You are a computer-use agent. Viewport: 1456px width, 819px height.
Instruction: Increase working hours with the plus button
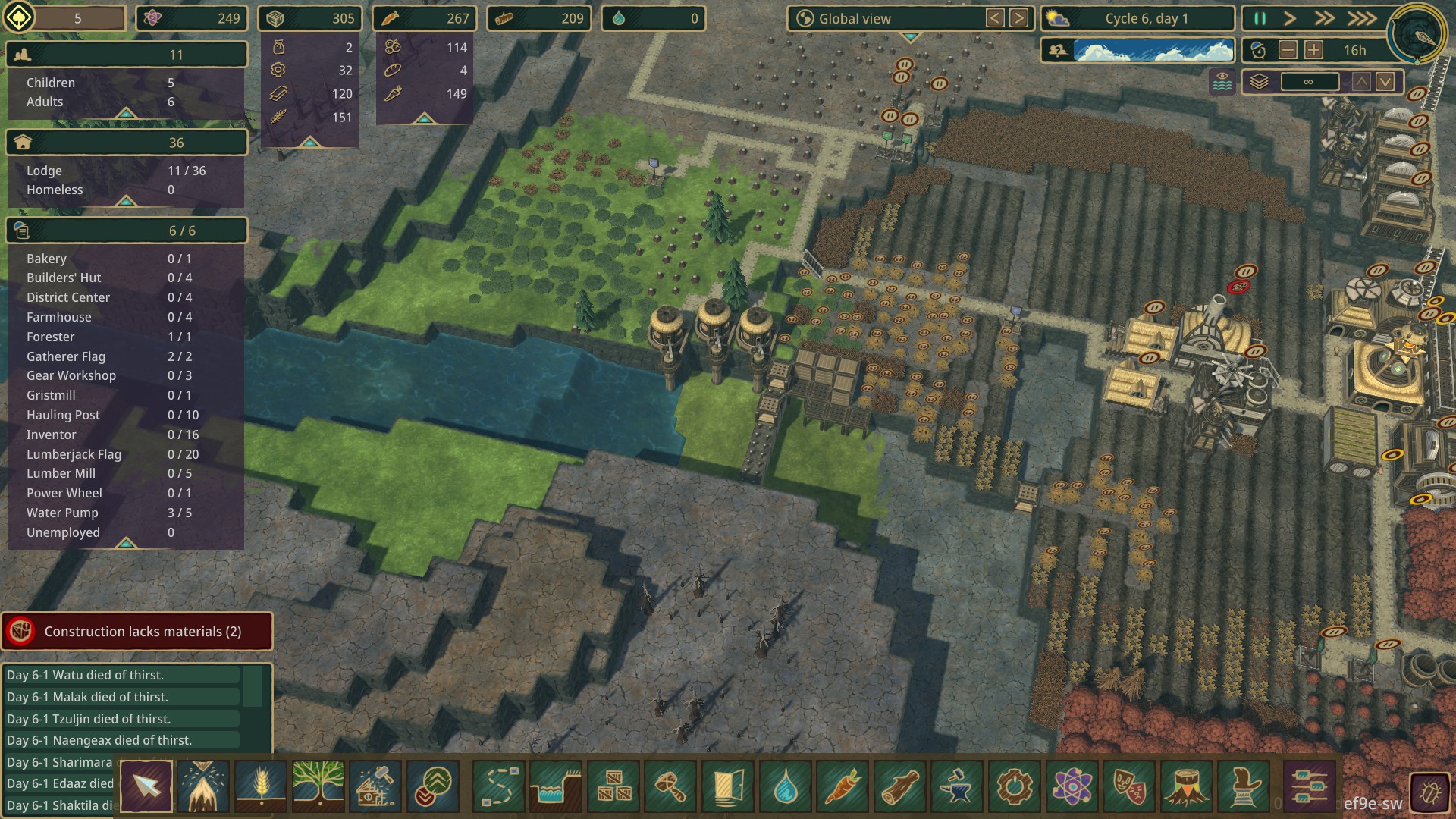coord(1314,51)
